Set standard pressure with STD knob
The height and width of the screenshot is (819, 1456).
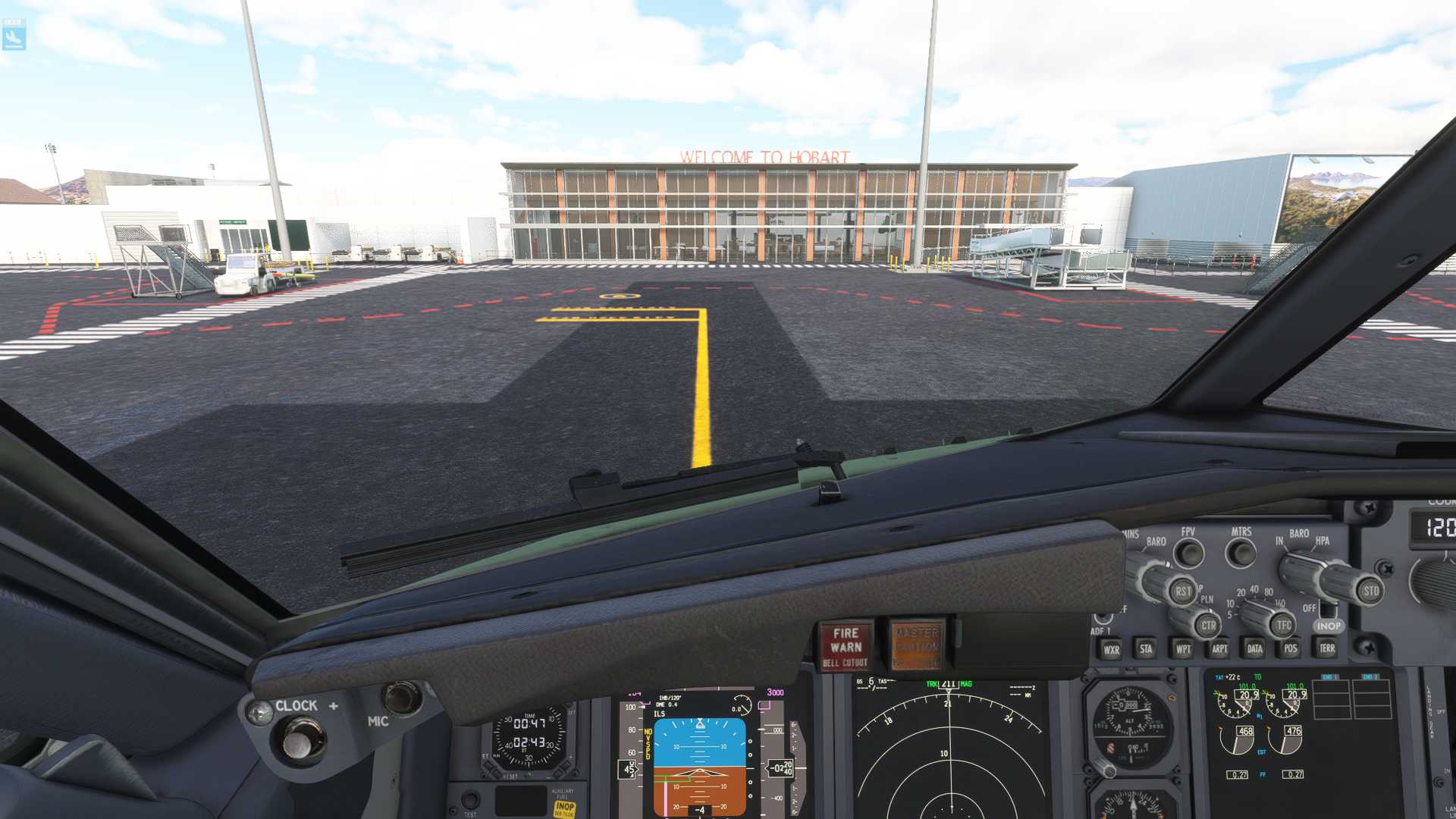pyautogui.click(x=1370, y=591)
